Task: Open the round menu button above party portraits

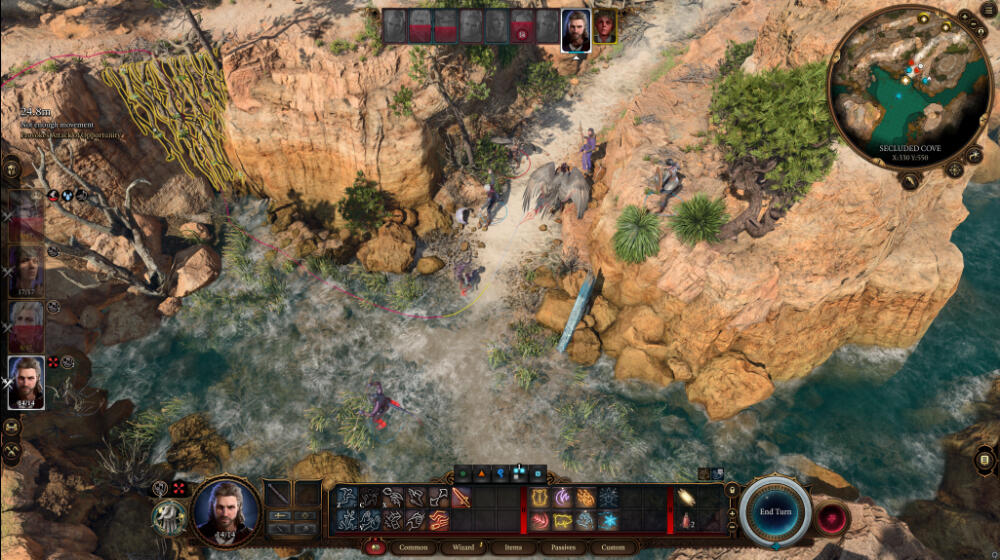Action: (x=12, y=167)
